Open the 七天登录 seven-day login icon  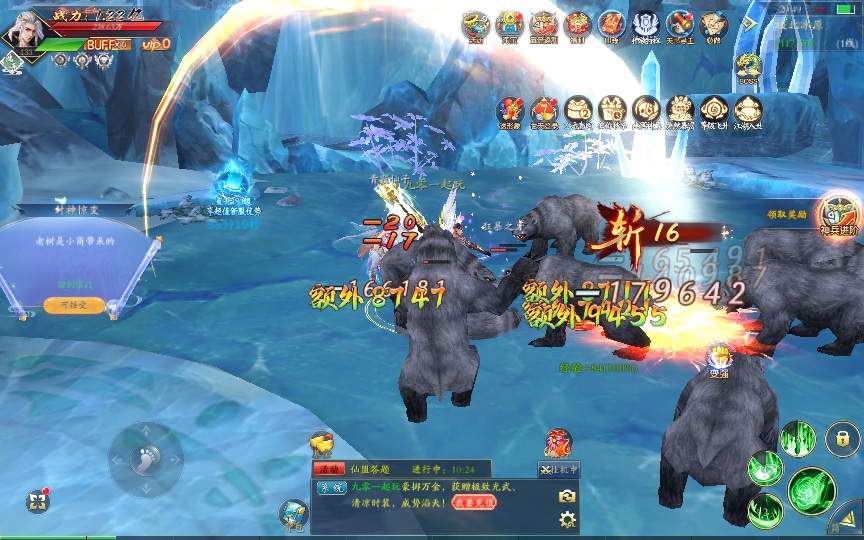click(x=543, y=112)
